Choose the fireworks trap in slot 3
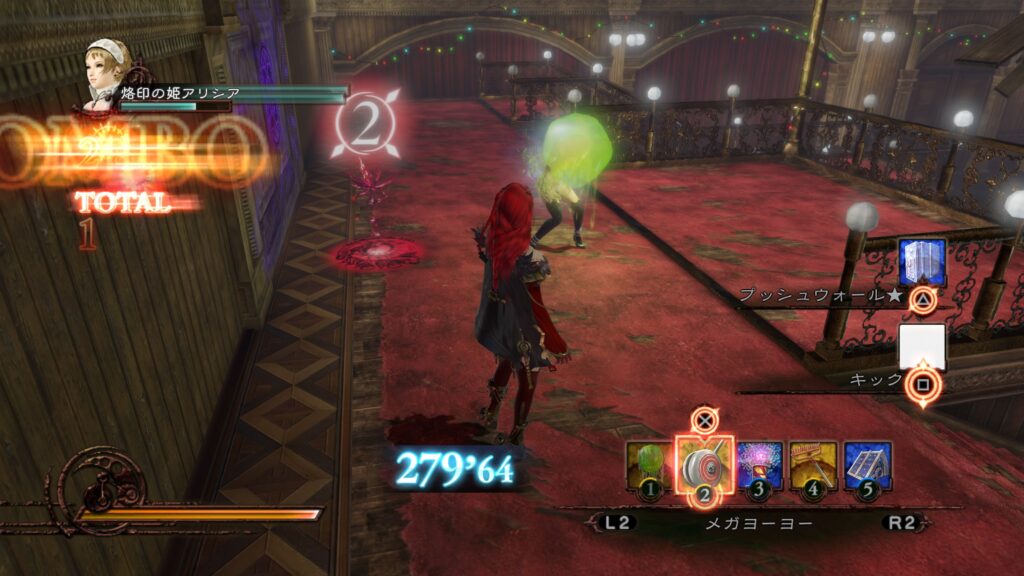This screenshot has height=576, width=1024. (x=759, y=465)
